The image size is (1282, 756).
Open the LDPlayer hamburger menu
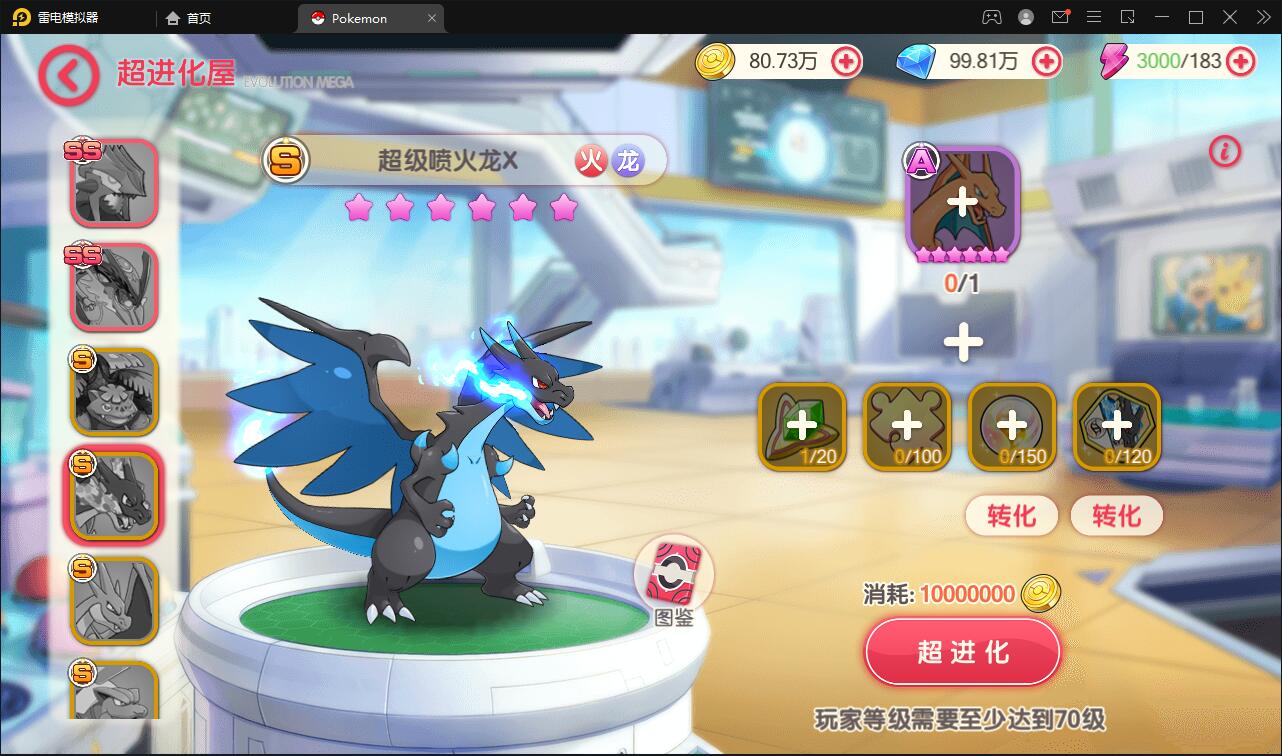point(1094,17)
